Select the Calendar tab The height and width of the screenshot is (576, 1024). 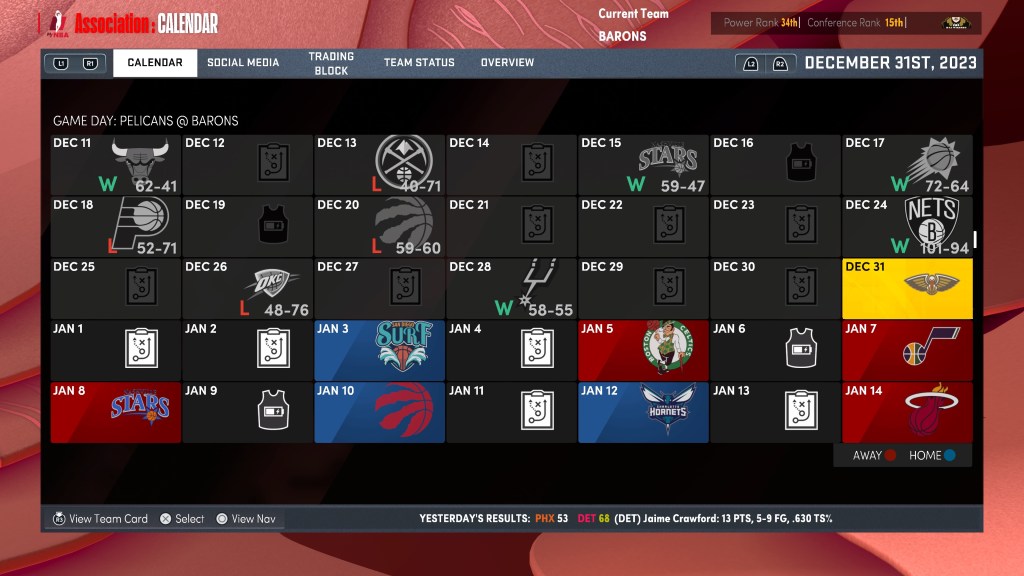coord(155,63)
